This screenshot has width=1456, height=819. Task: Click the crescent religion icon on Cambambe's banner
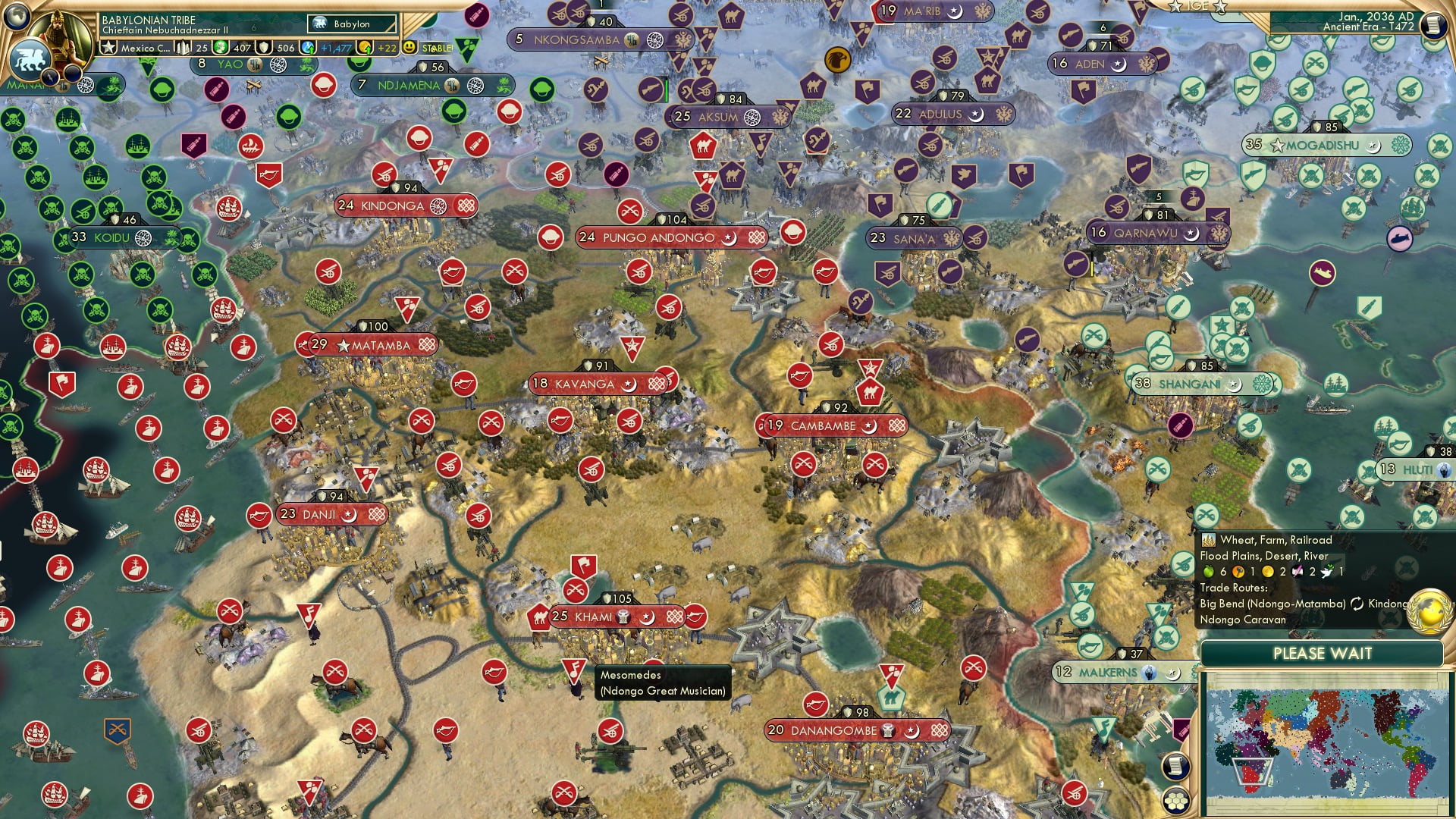tap(870, 426)
